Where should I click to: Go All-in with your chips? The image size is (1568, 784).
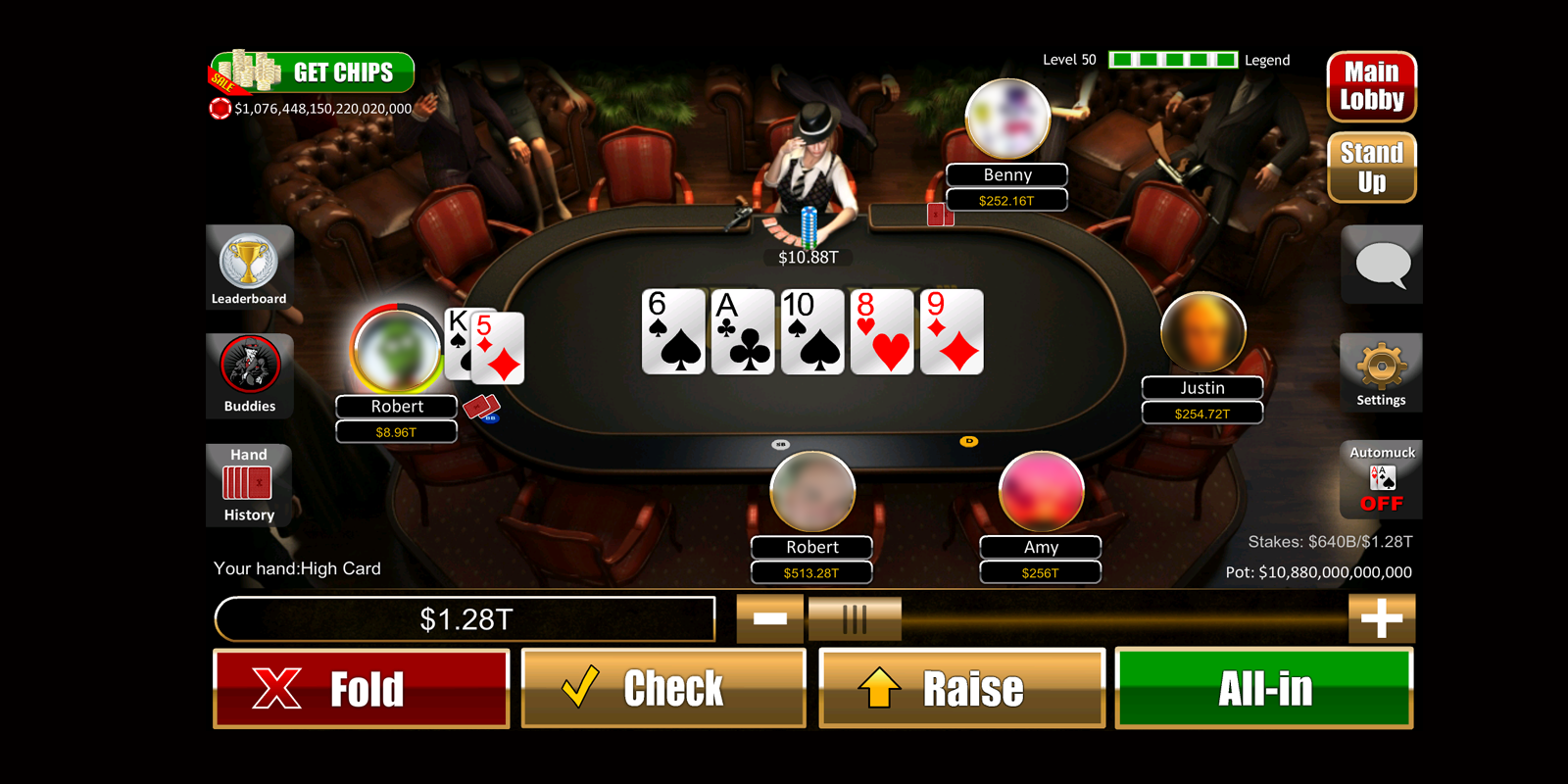point(1262,687)
